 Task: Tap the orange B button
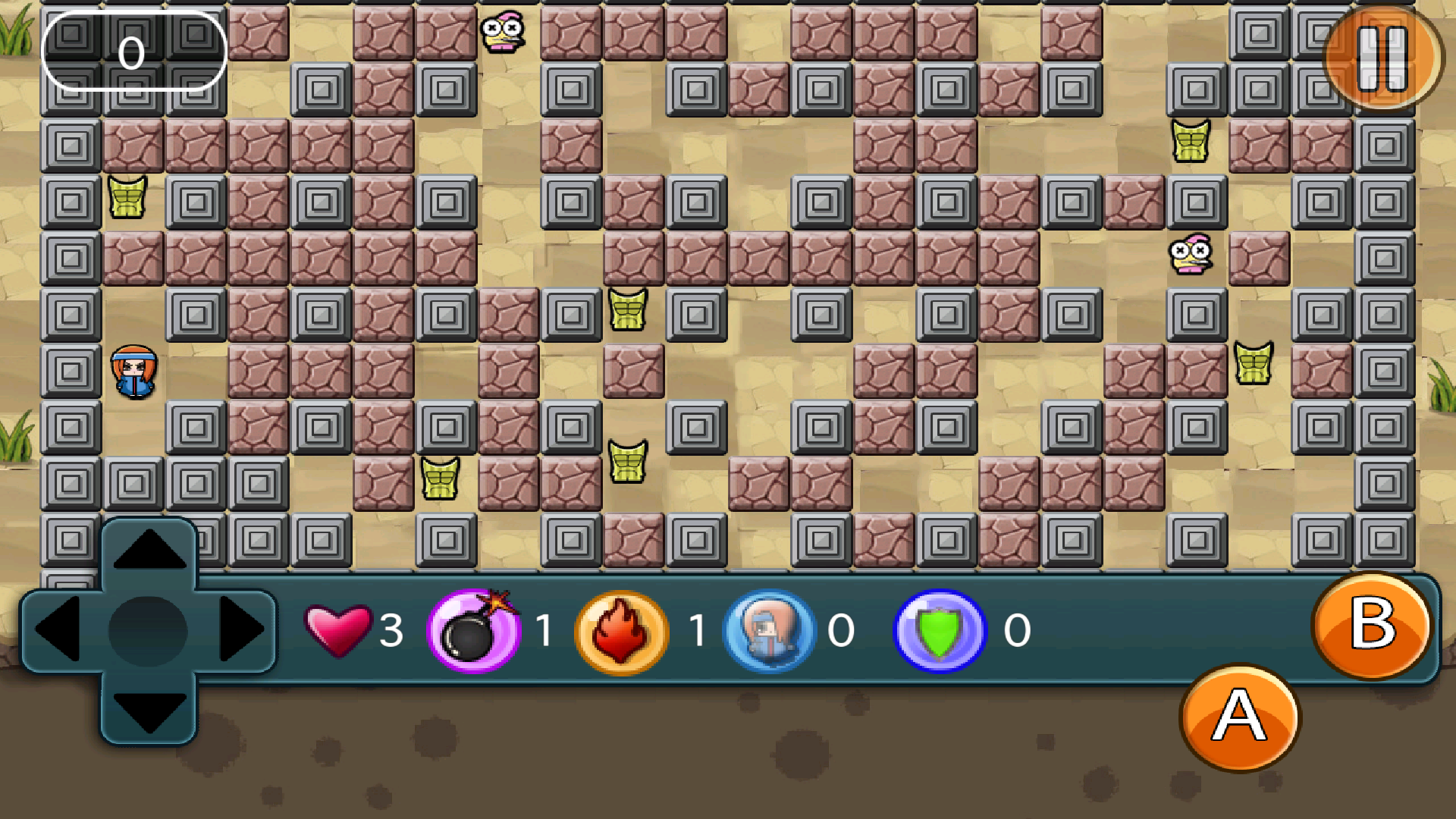pos(1372,626)
